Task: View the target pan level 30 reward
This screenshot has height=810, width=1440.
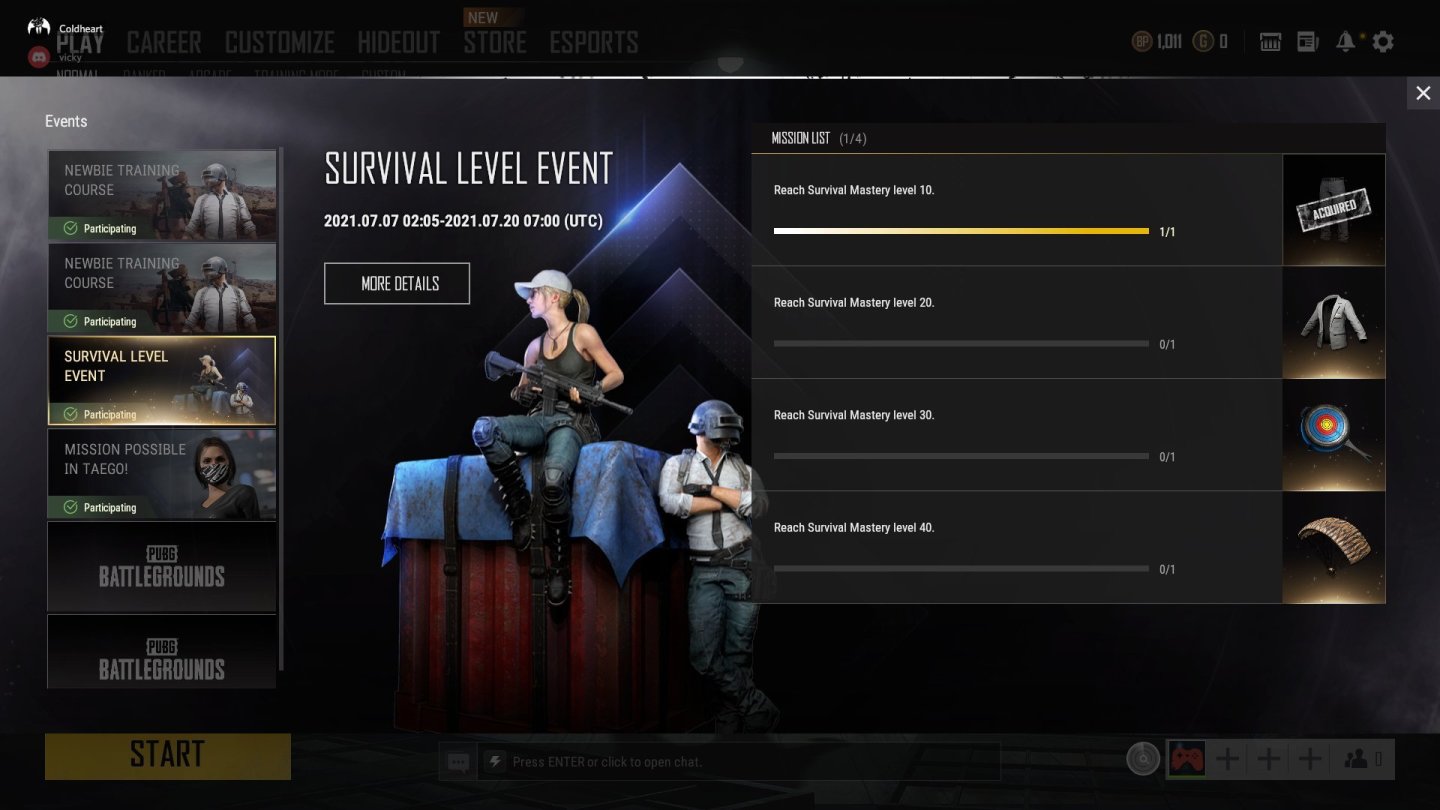Action: coord(1334,435)
